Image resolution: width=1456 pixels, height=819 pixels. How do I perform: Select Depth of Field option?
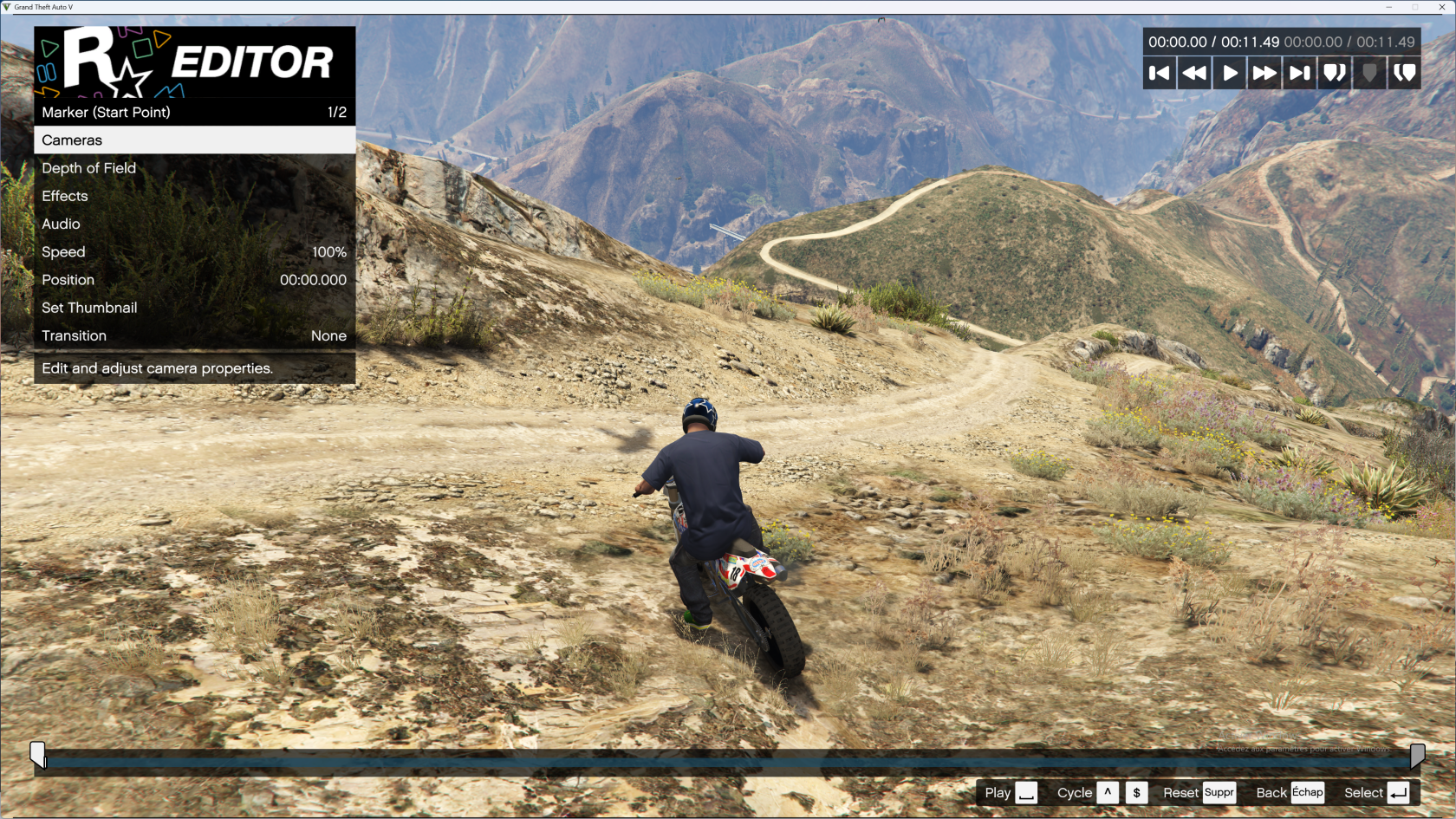click(x=194, y=168)
